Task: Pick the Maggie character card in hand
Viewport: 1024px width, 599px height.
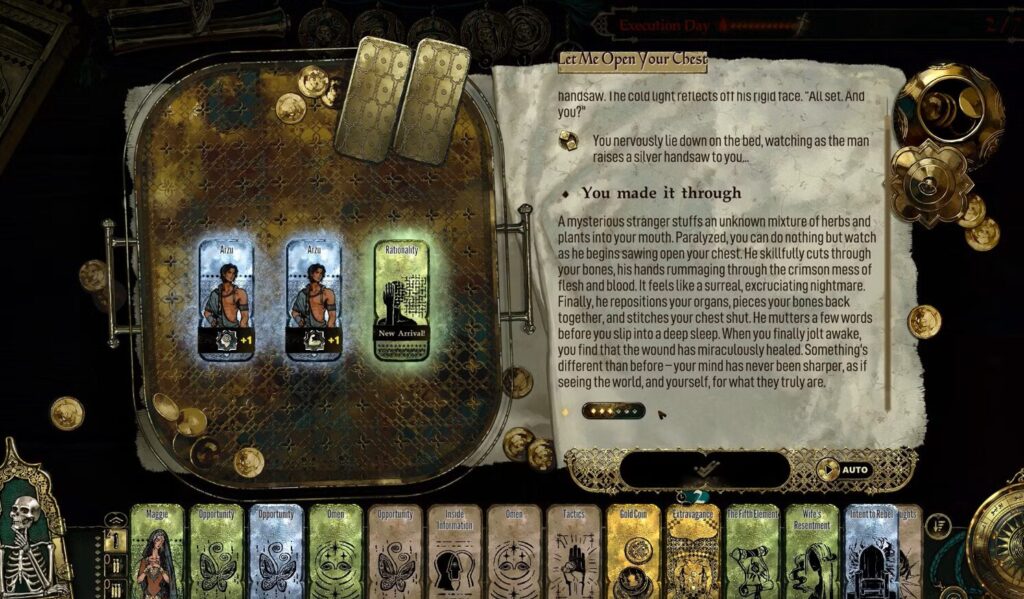Action: [x=157, y=552]
